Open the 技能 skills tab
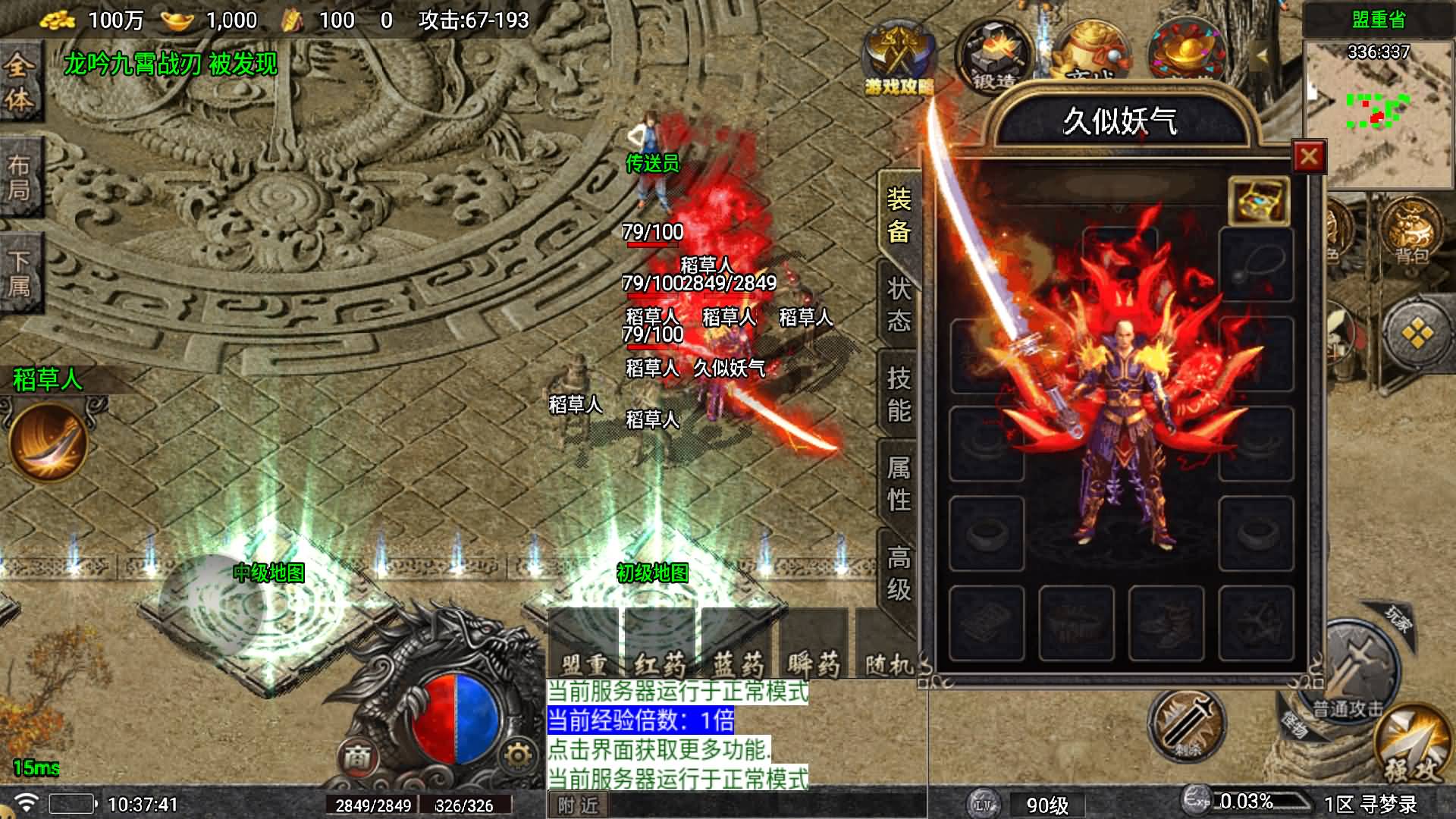 pyautogui.click(x=899, y=394)
